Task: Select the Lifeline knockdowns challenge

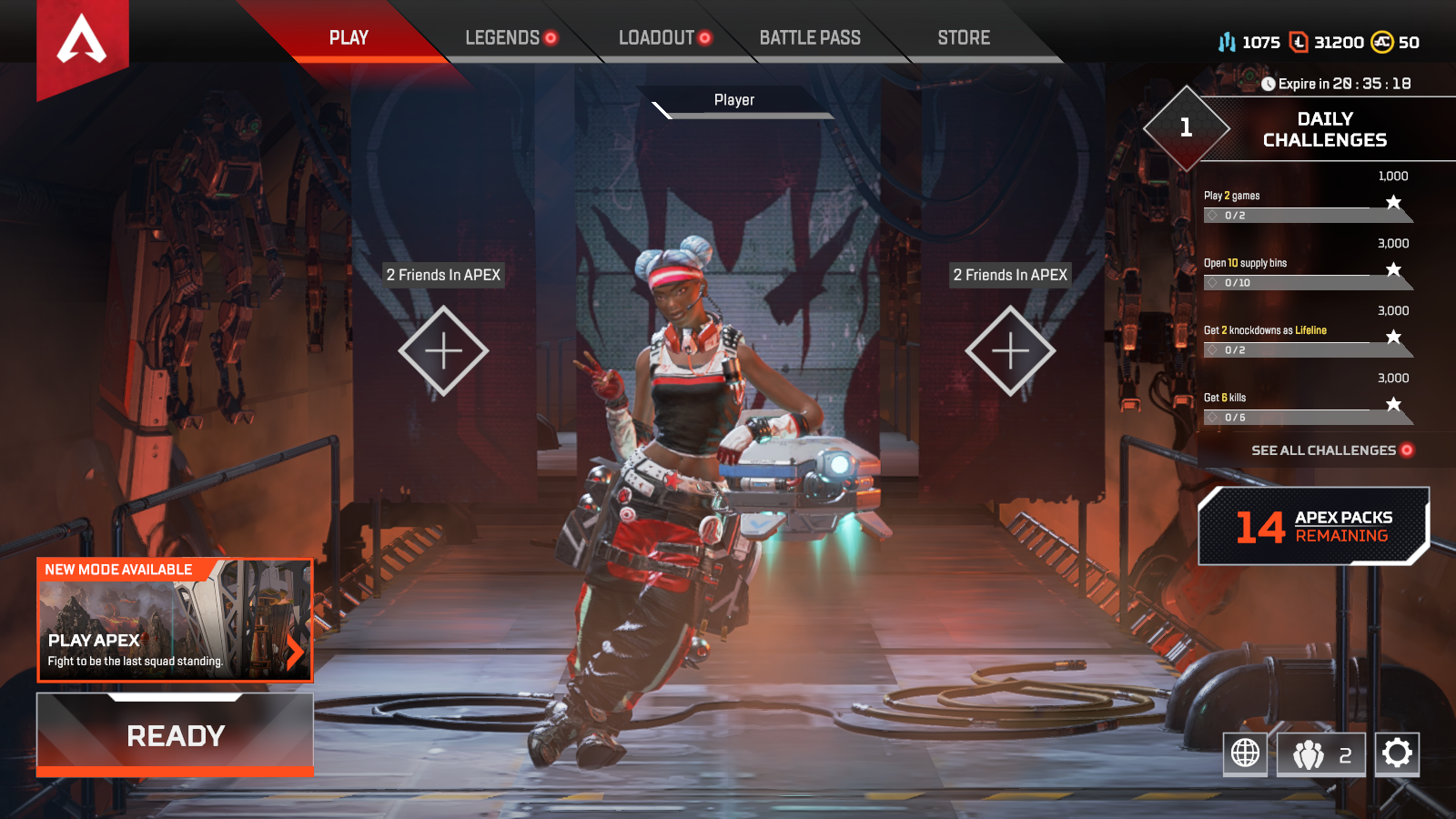Action: [1307, 340]
